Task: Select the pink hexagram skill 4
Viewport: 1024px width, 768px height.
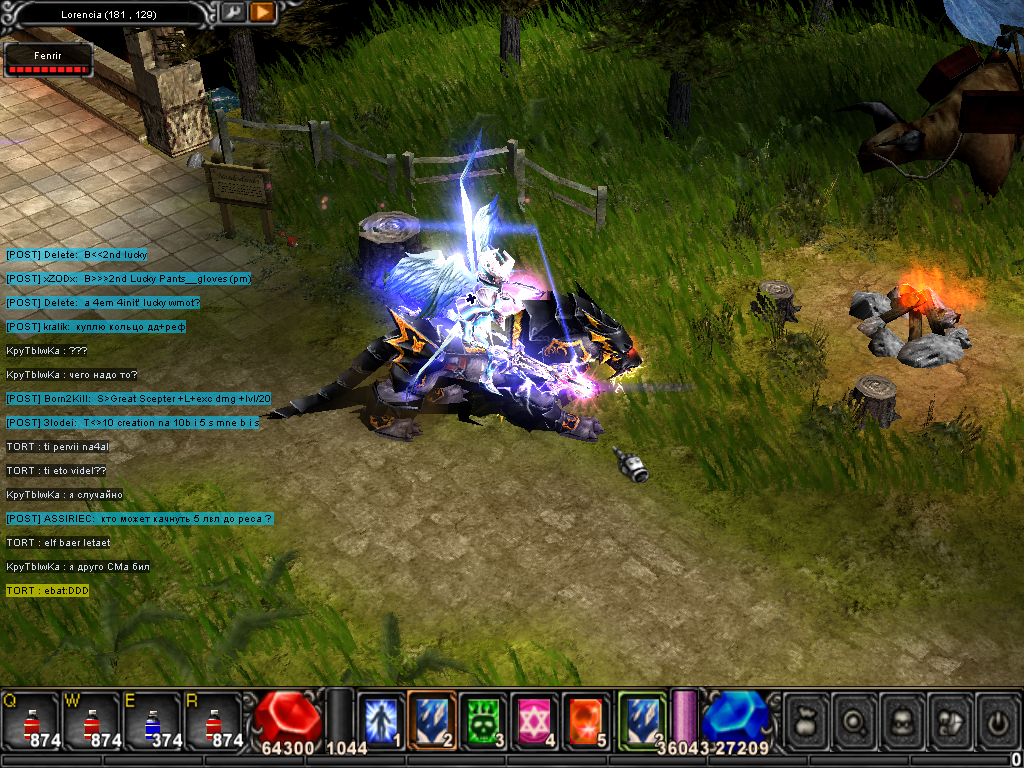Action: (535, 720)
